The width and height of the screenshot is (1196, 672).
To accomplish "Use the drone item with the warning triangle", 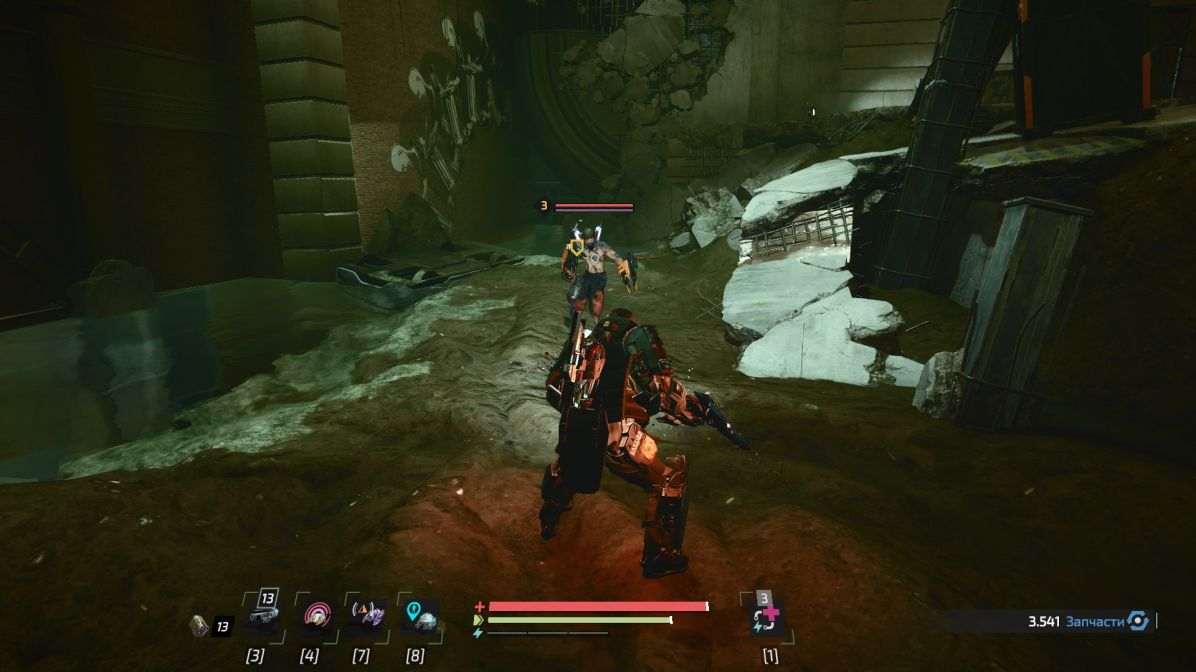I will coord(367,616).
